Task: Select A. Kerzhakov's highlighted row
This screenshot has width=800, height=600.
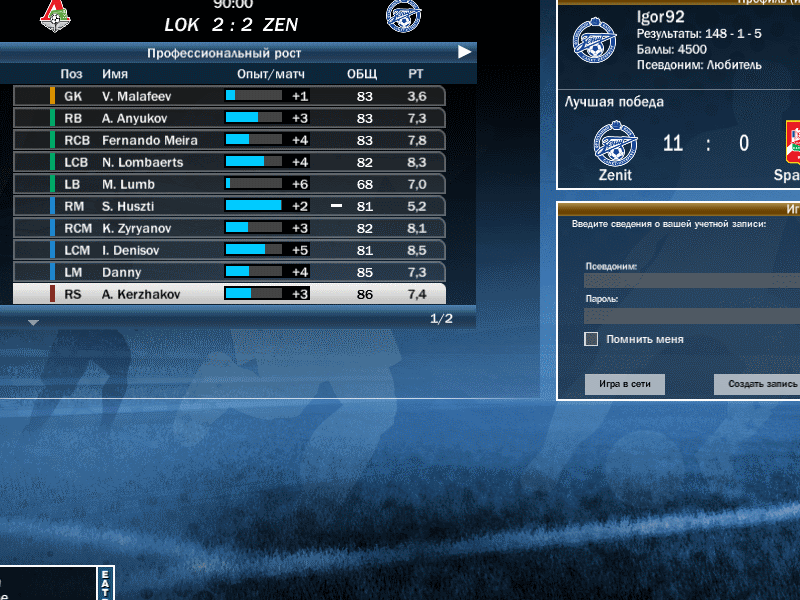Action: [230, 294]
